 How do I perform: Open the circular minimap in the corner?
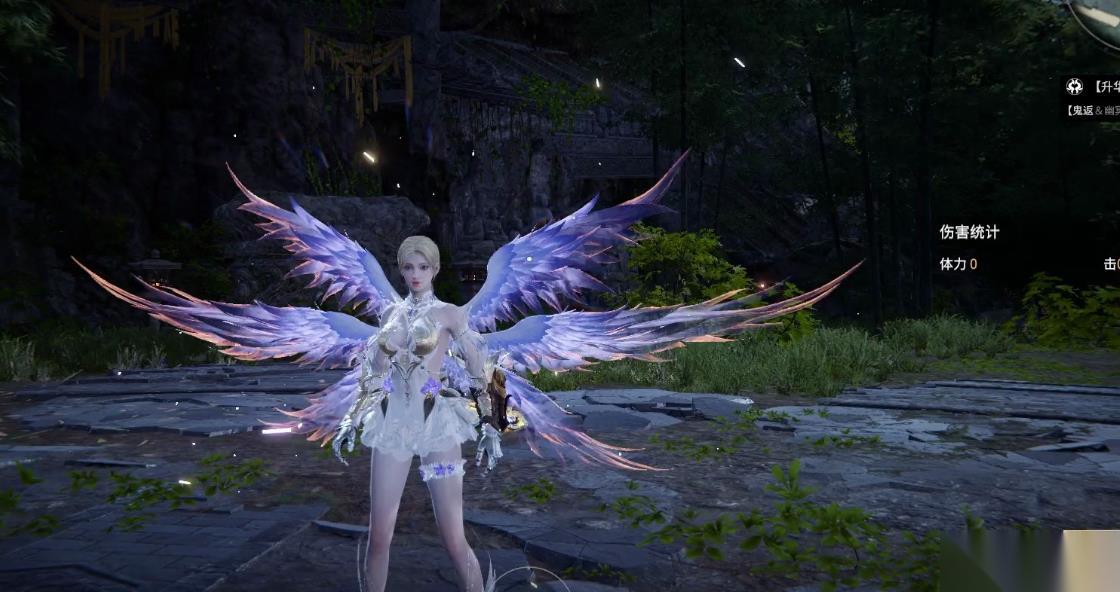pos(1098,16)
